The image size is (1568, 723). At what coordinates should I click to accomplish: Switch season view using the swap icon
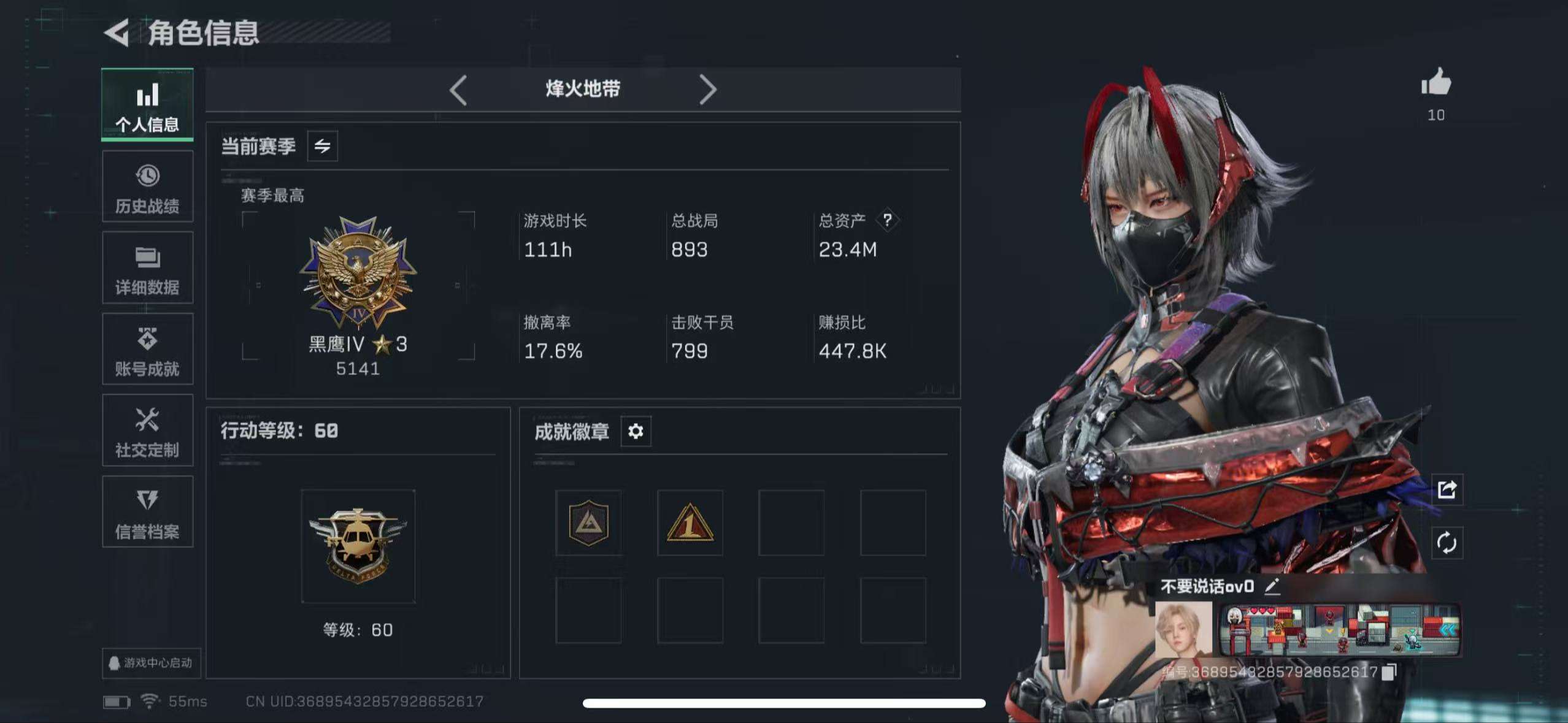(323, 146)
